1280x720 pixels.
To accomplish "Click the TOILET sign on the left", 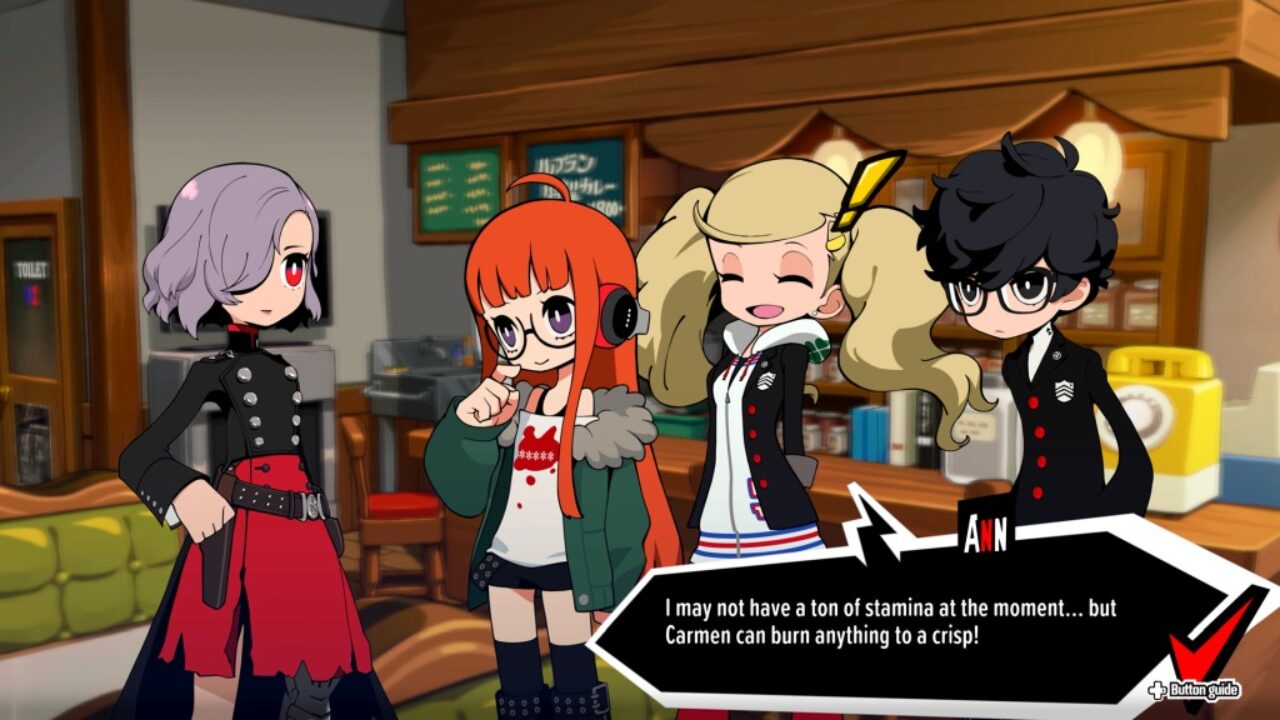I will 31,266.
